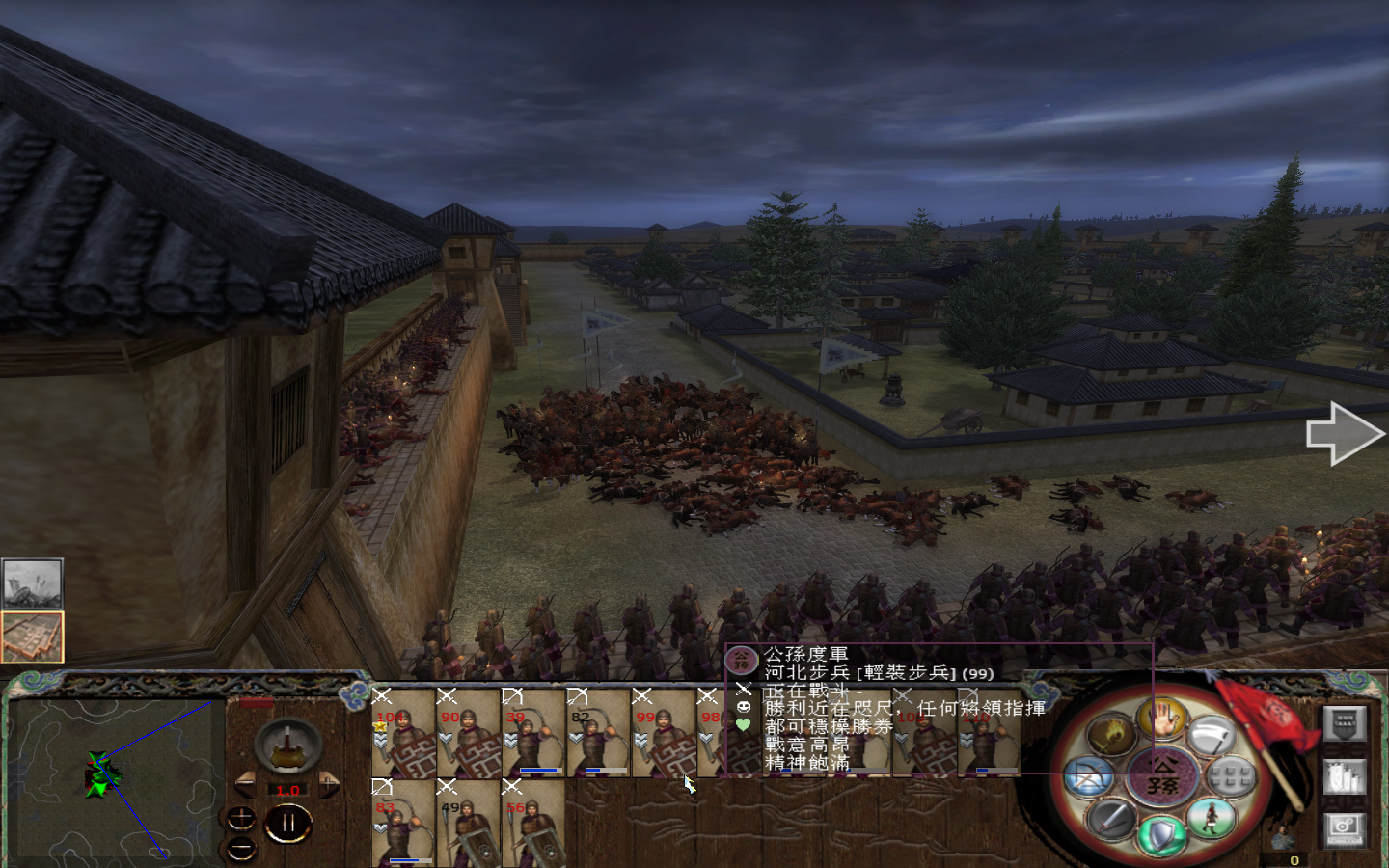Toggle Skirmish mode with the walking soldier icon

[x=1212, y=818]
